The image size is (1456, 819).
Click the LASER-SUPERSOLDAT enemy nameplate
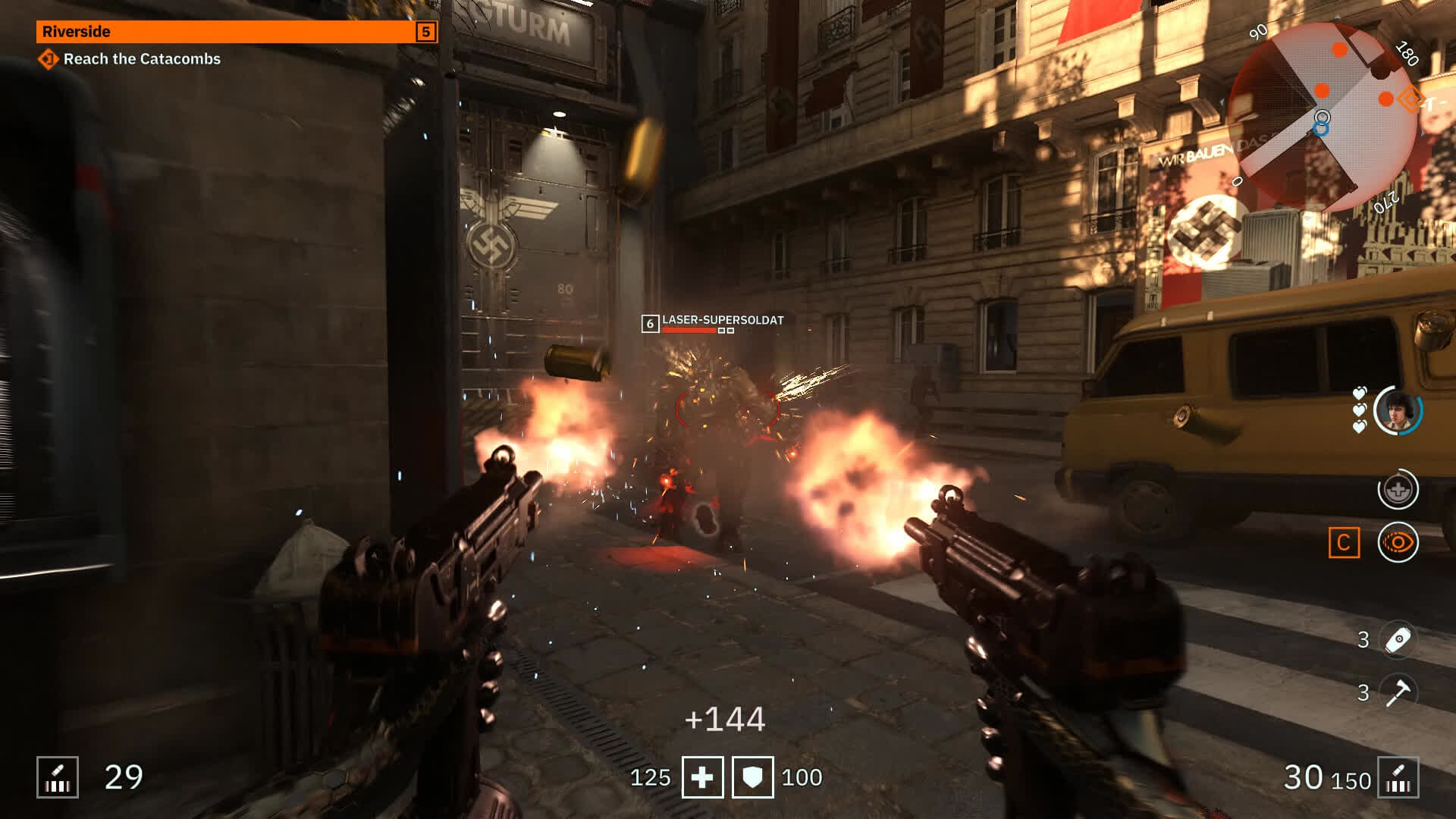(x=722, y=322)
